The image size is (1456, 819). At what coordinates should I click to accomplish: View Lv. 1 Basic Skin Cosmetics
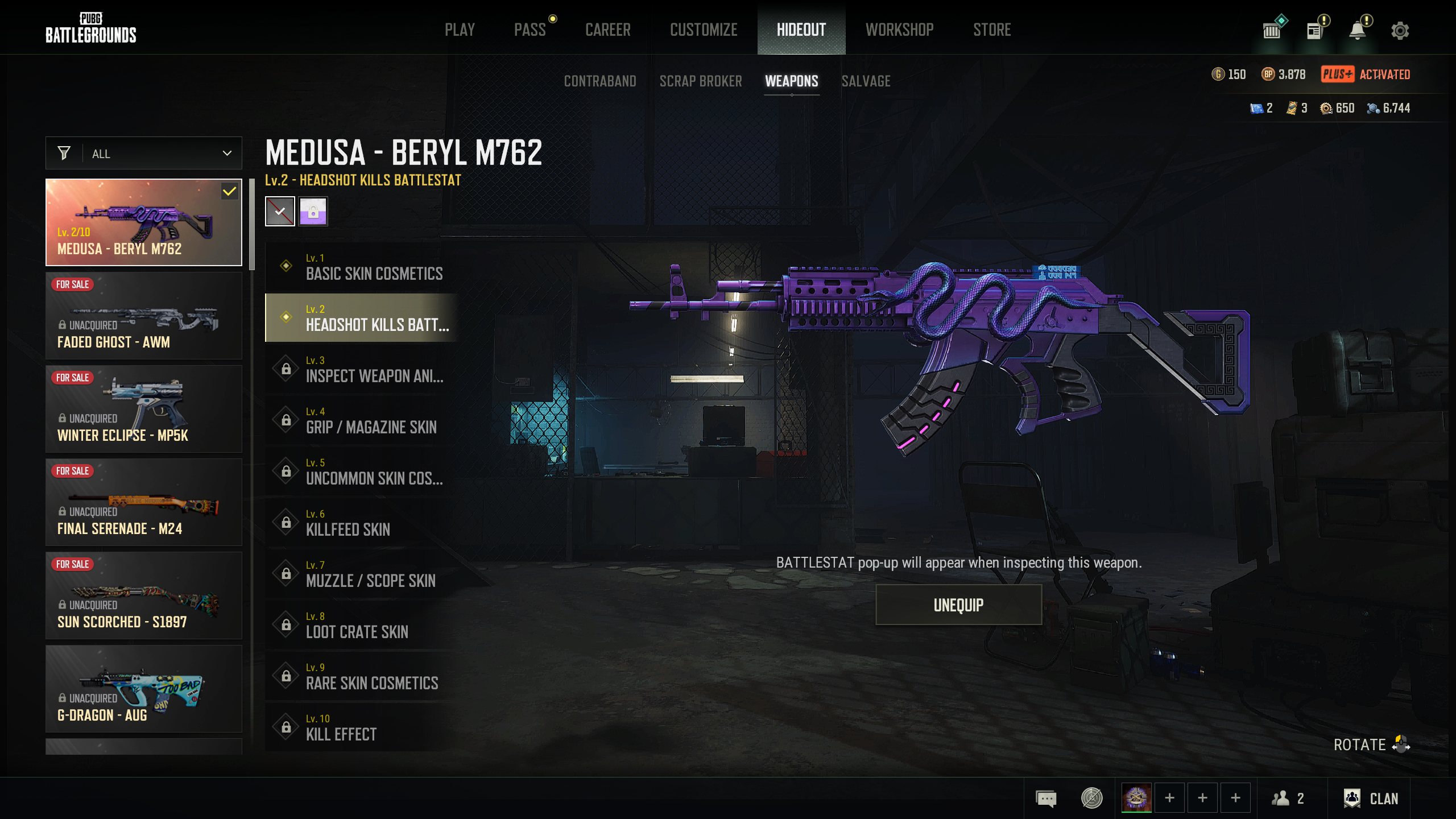pyautogui.click(x=362, y=267)
